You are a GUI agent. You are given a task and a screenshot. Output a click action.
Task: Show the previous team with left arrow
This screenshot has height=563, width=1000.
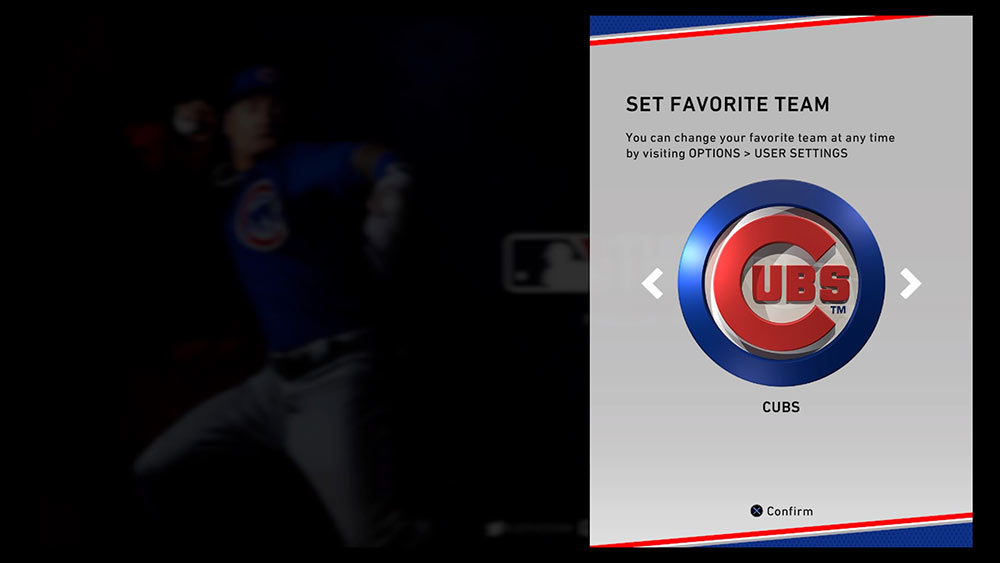pos(652,284)
